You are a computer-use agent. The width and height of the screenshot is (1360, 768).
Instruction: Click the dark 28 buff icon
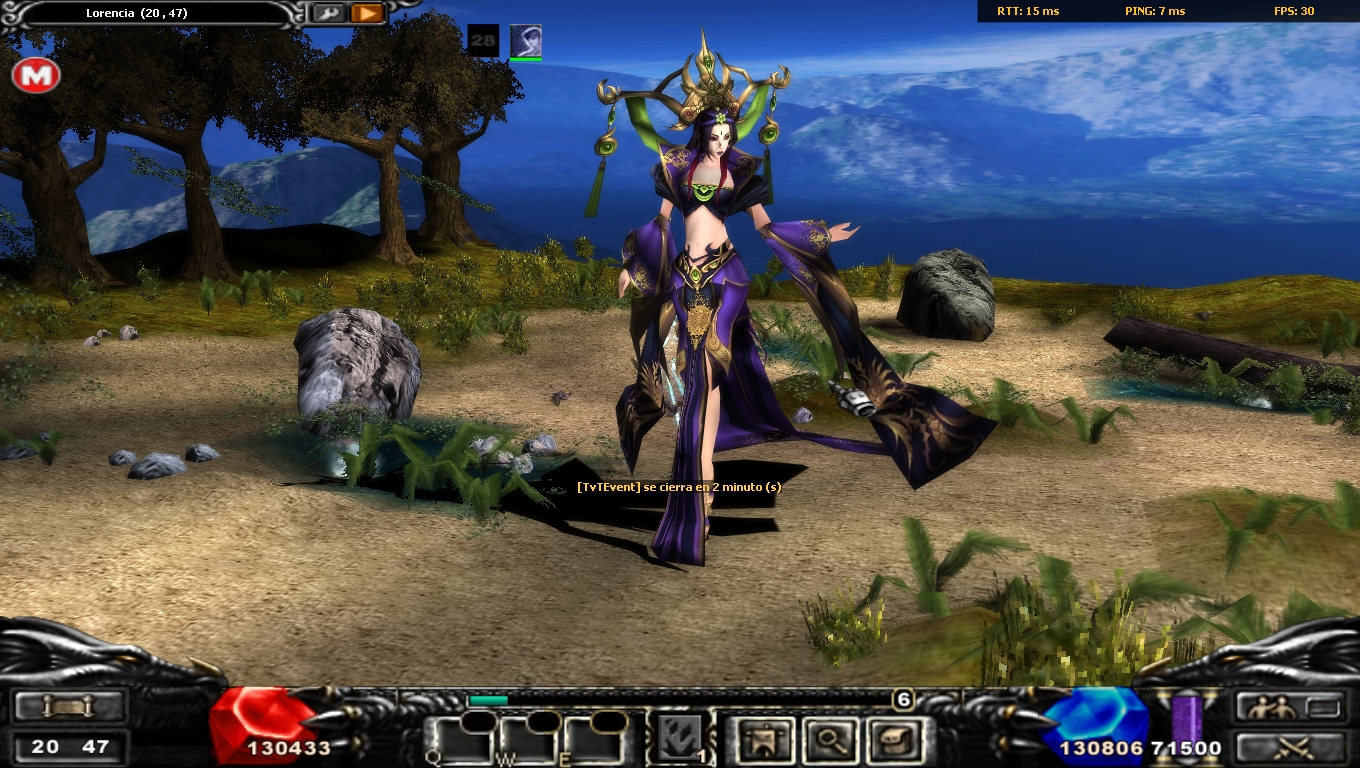483,41
